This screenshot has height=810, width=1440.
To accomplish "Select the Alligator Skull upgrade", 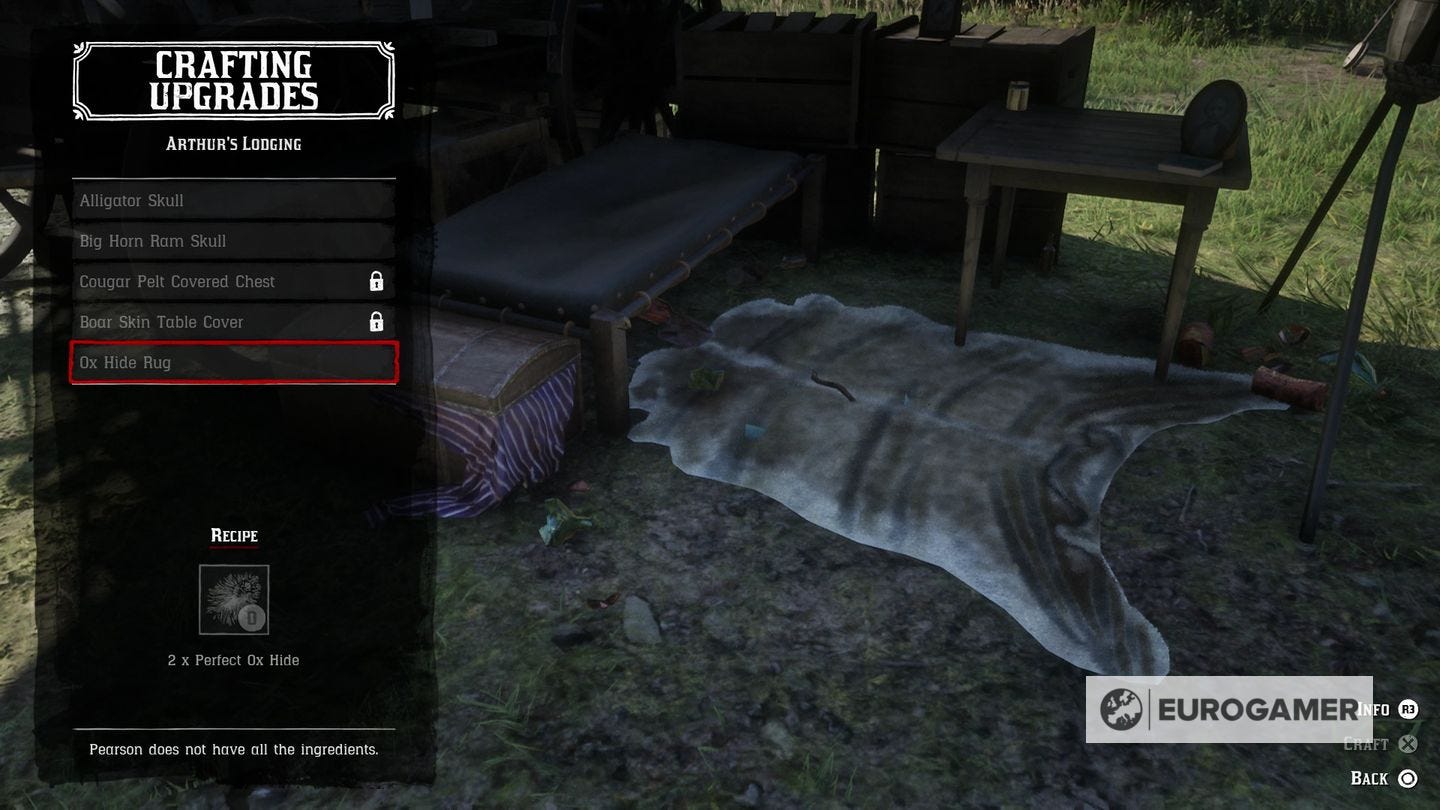I will pyautogui.click(x=232, y=200).
